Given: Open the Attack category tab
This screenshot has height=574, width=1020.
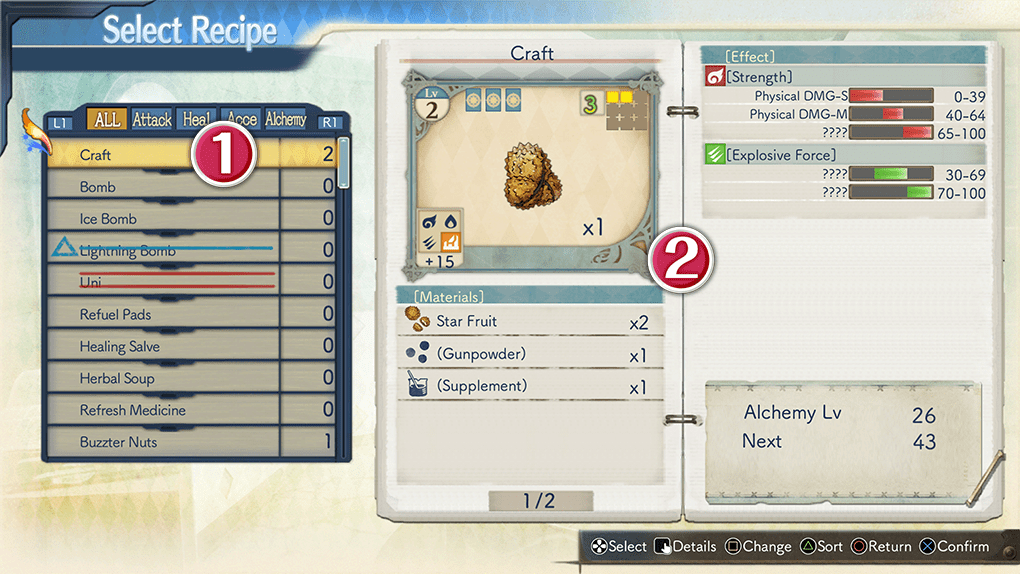Looking at the screenshot, I should pyautogui.click(x=152, y=120).
